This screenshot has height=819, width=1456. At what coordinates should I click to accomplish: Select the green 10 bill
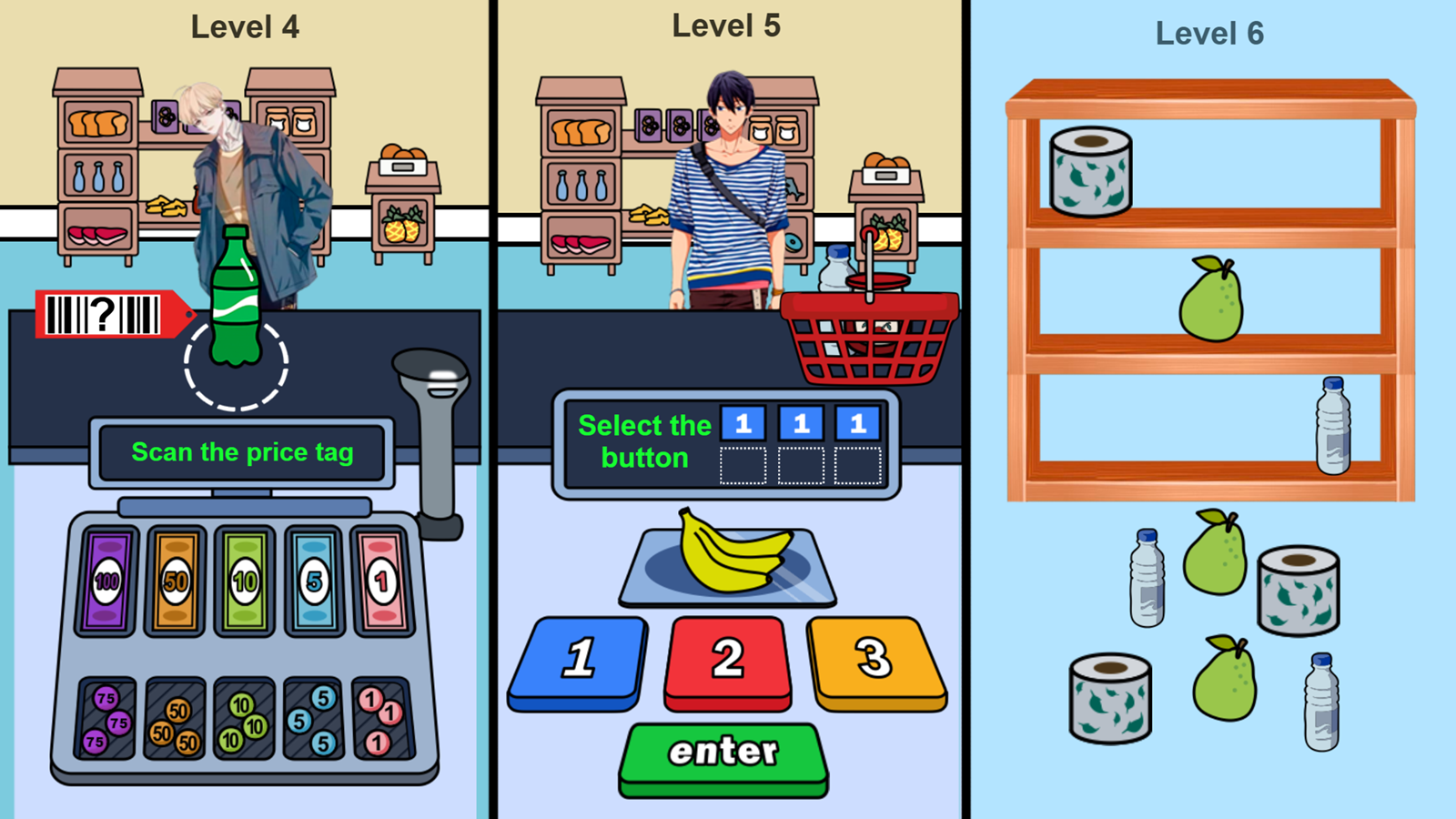[244, 580]
